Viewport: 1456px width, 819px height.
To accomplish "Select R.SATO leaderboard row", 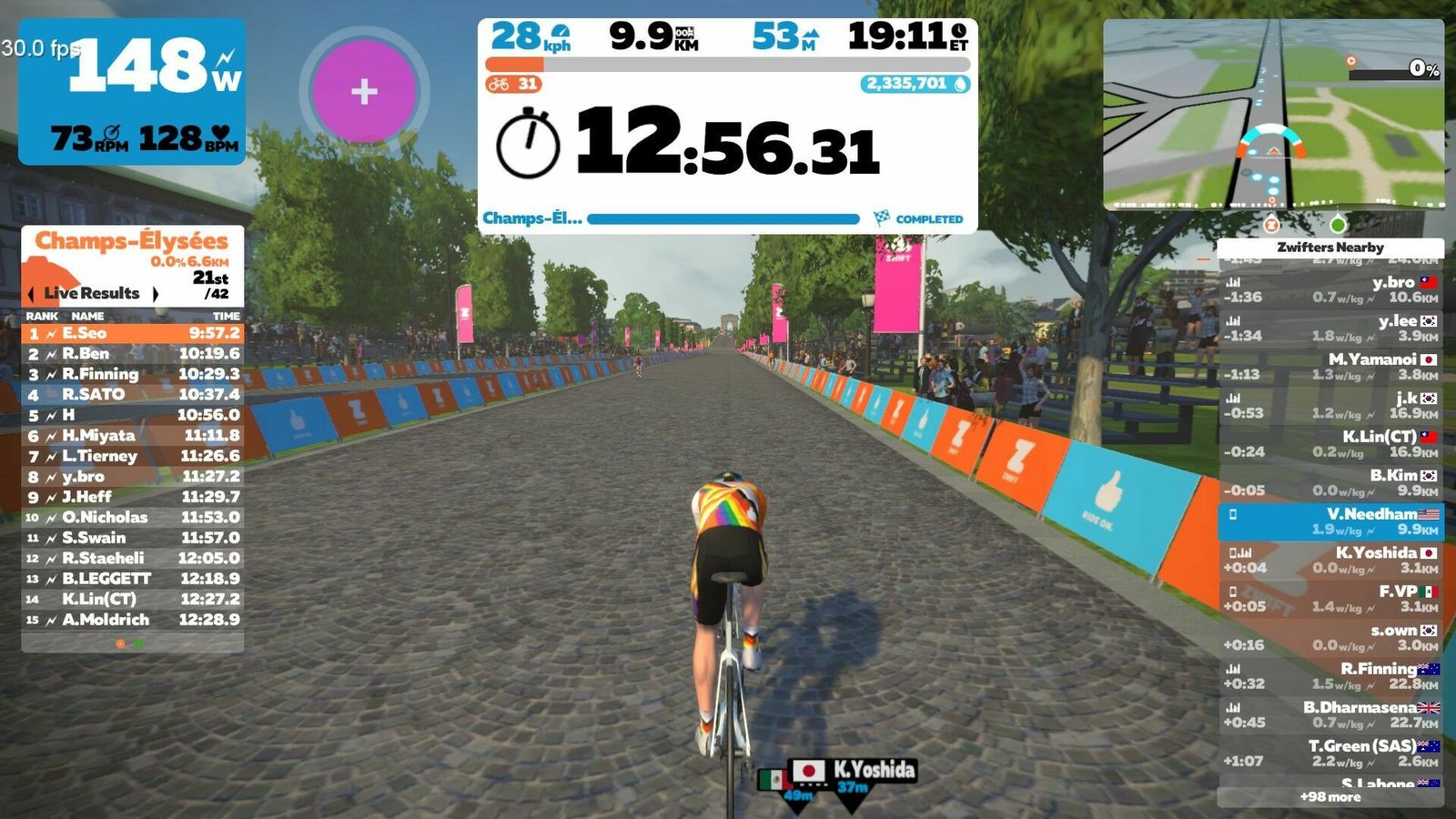I will pyautogui.click(x=133, y=395).
